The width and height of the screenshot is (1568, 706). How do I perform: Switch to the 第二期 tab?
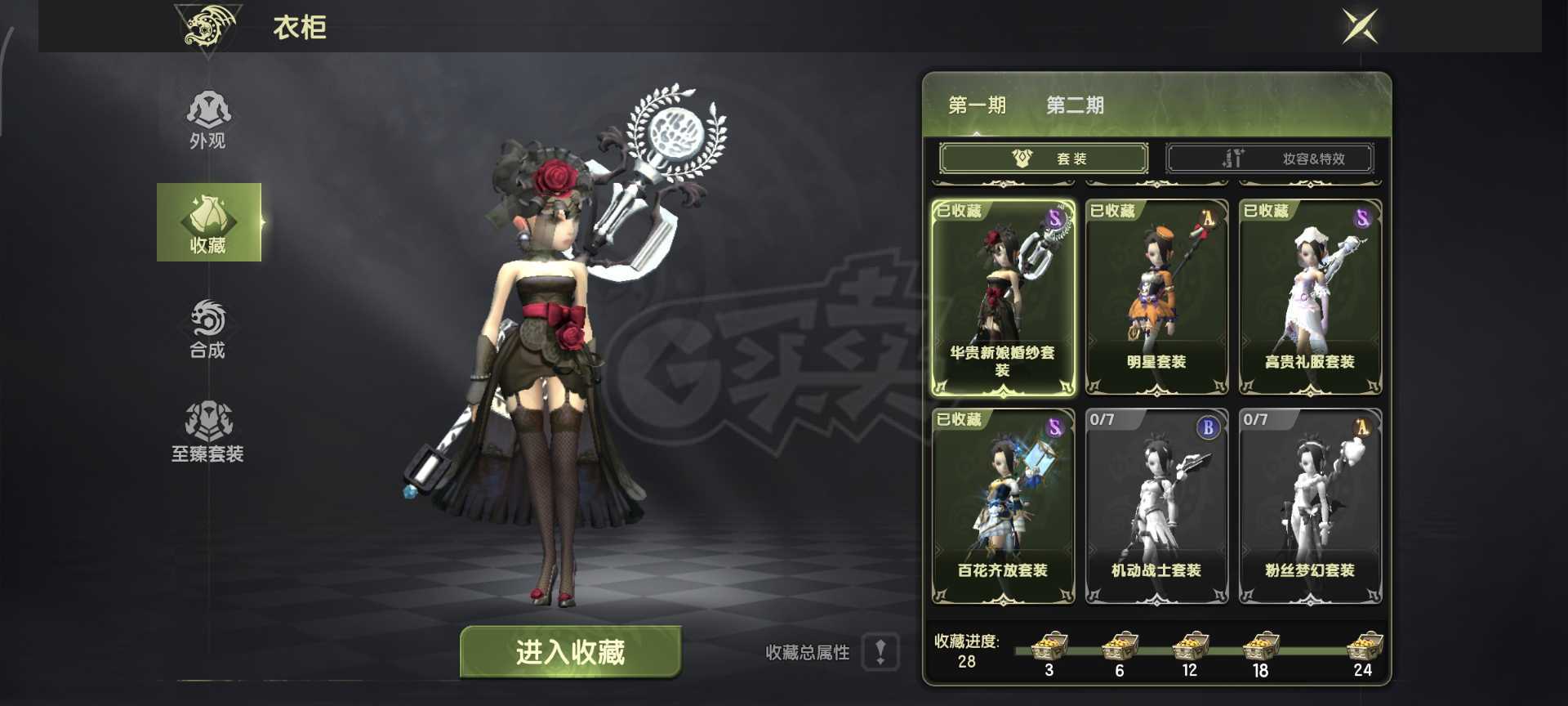click(x=1074, y=105)
